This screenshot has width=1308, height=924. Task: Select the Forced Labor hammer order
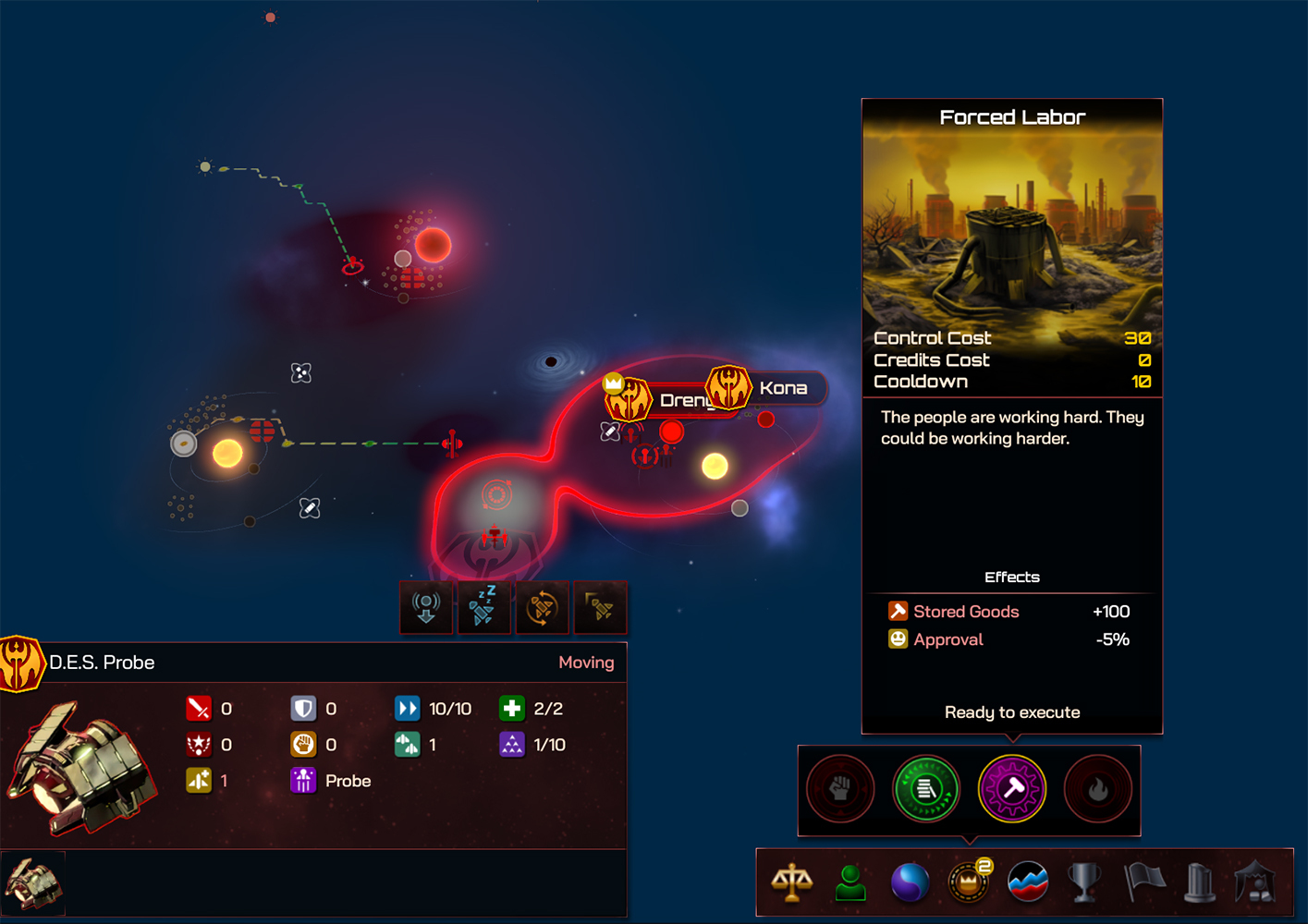[1013, 789]
